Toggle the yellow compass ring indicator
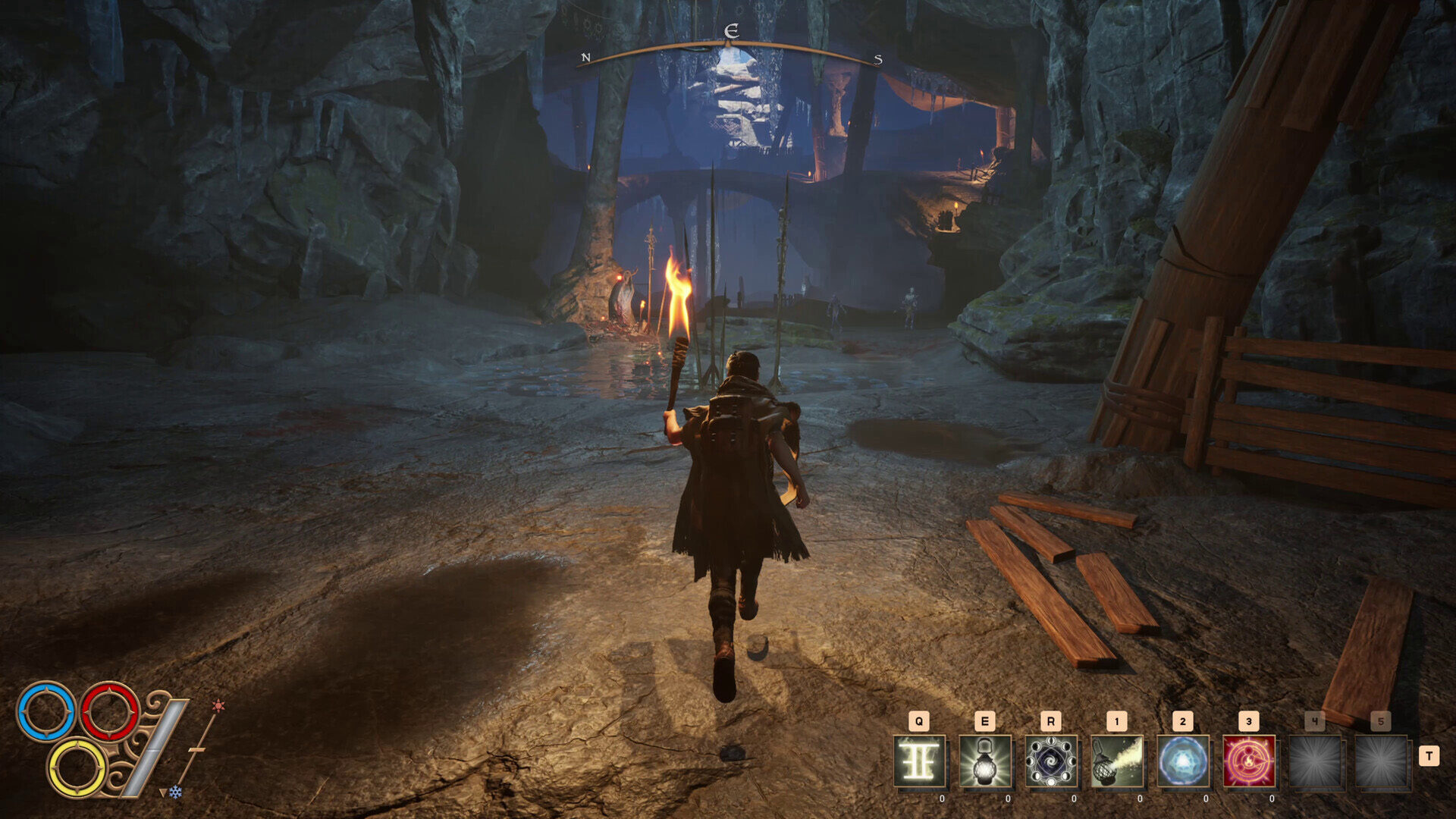 [x=77, y=768]
